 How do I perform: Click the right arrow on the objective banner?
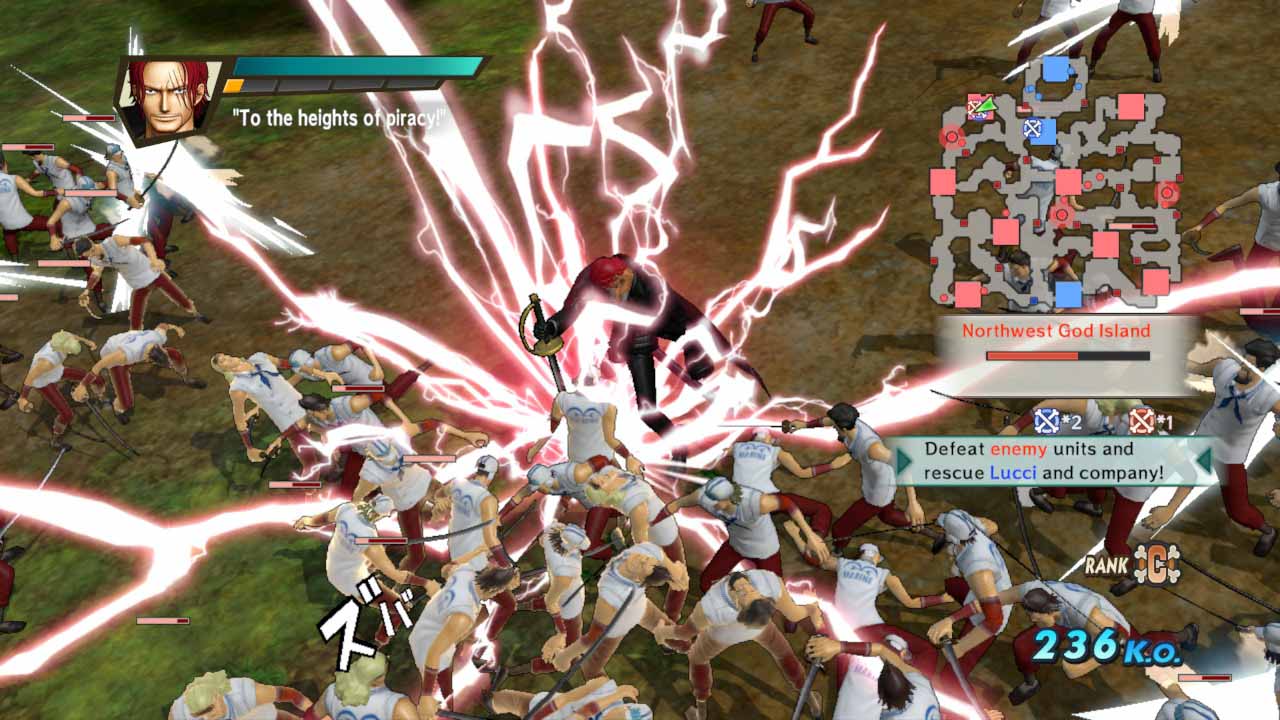1204,459
